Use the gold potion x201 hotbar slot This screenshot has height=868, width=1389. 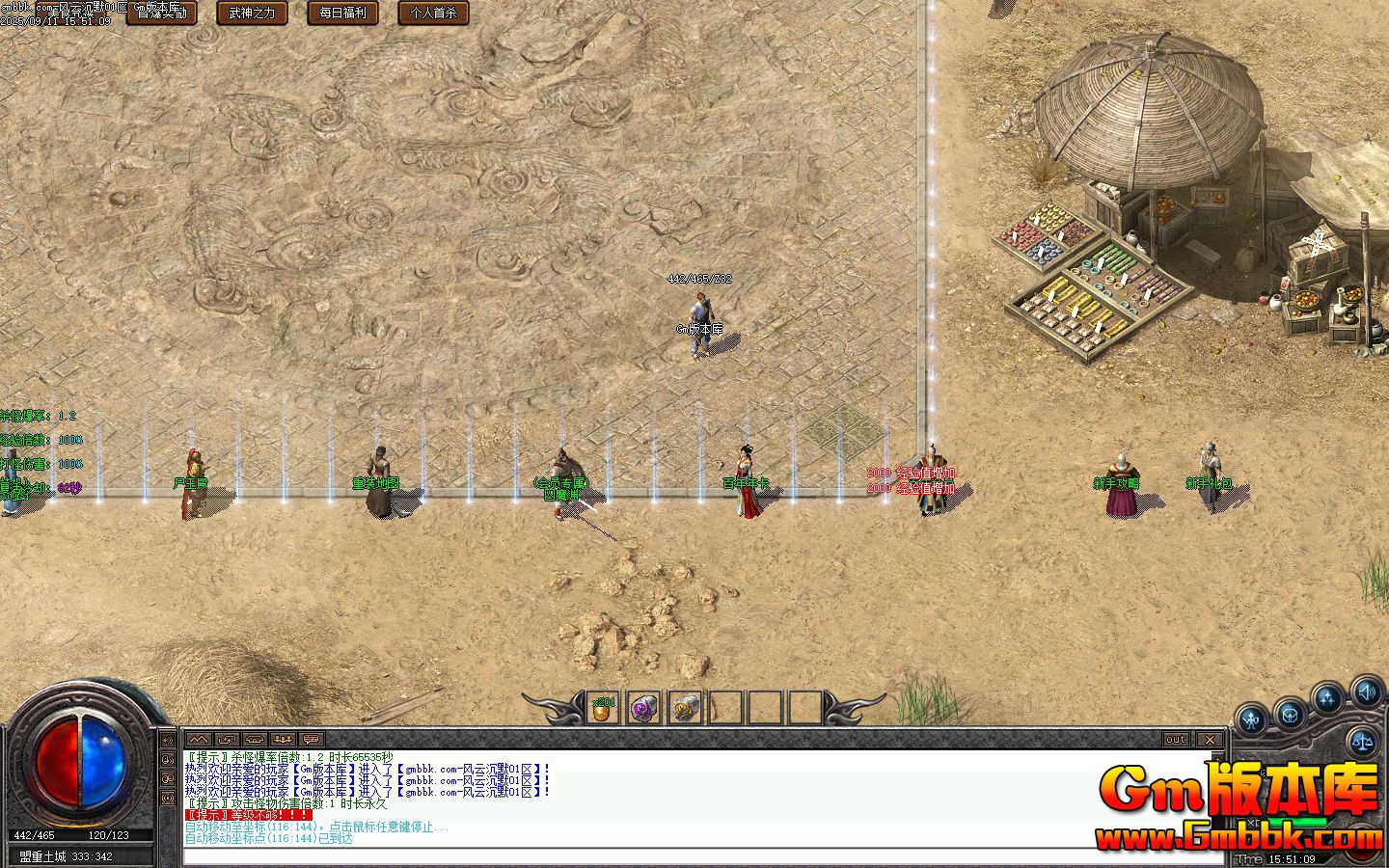pyautogui.click(x=604, y=709)
